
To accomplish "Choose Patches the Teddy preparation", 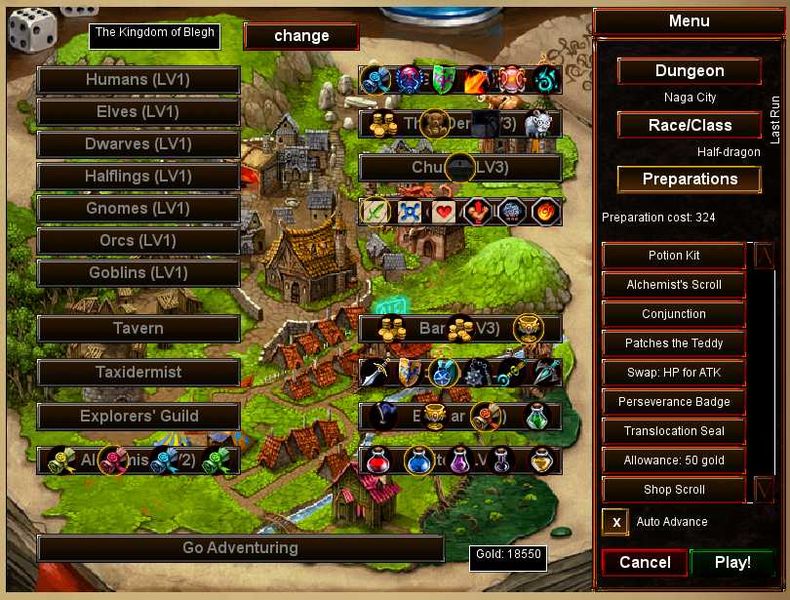I will click(x=673, y=343).
